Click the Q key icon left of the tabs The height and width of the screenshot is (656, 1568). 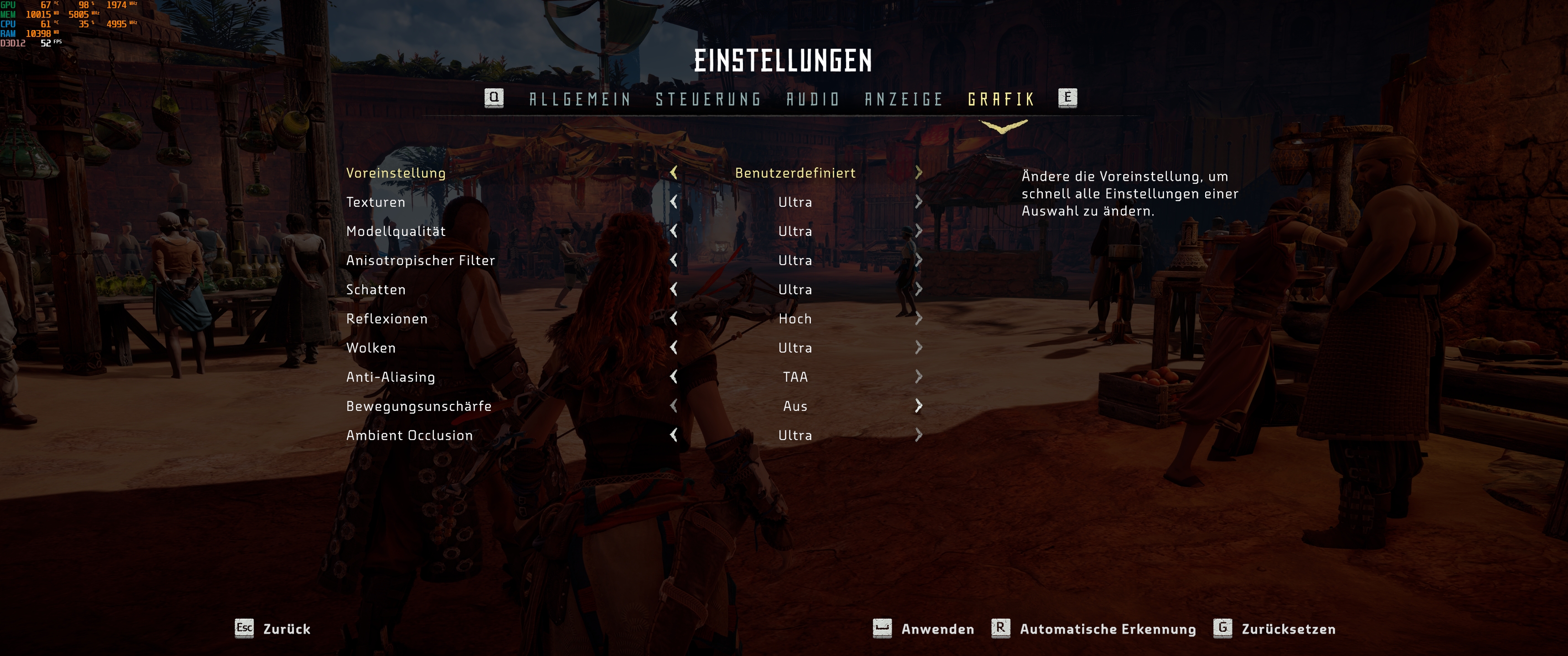pos(494,98)
